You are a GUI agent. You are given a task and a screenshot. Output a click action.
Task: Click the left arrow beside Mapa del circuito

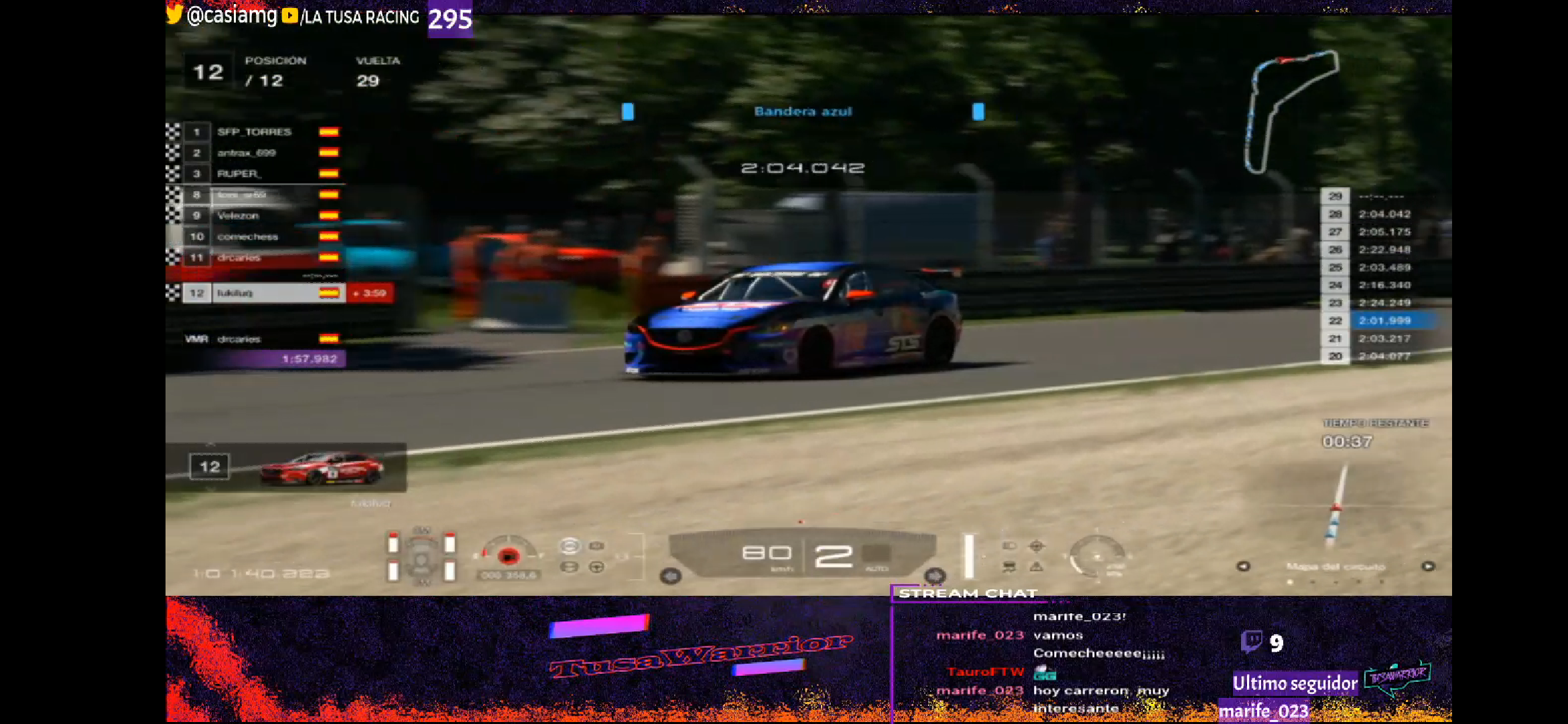tap(1243, 566)
